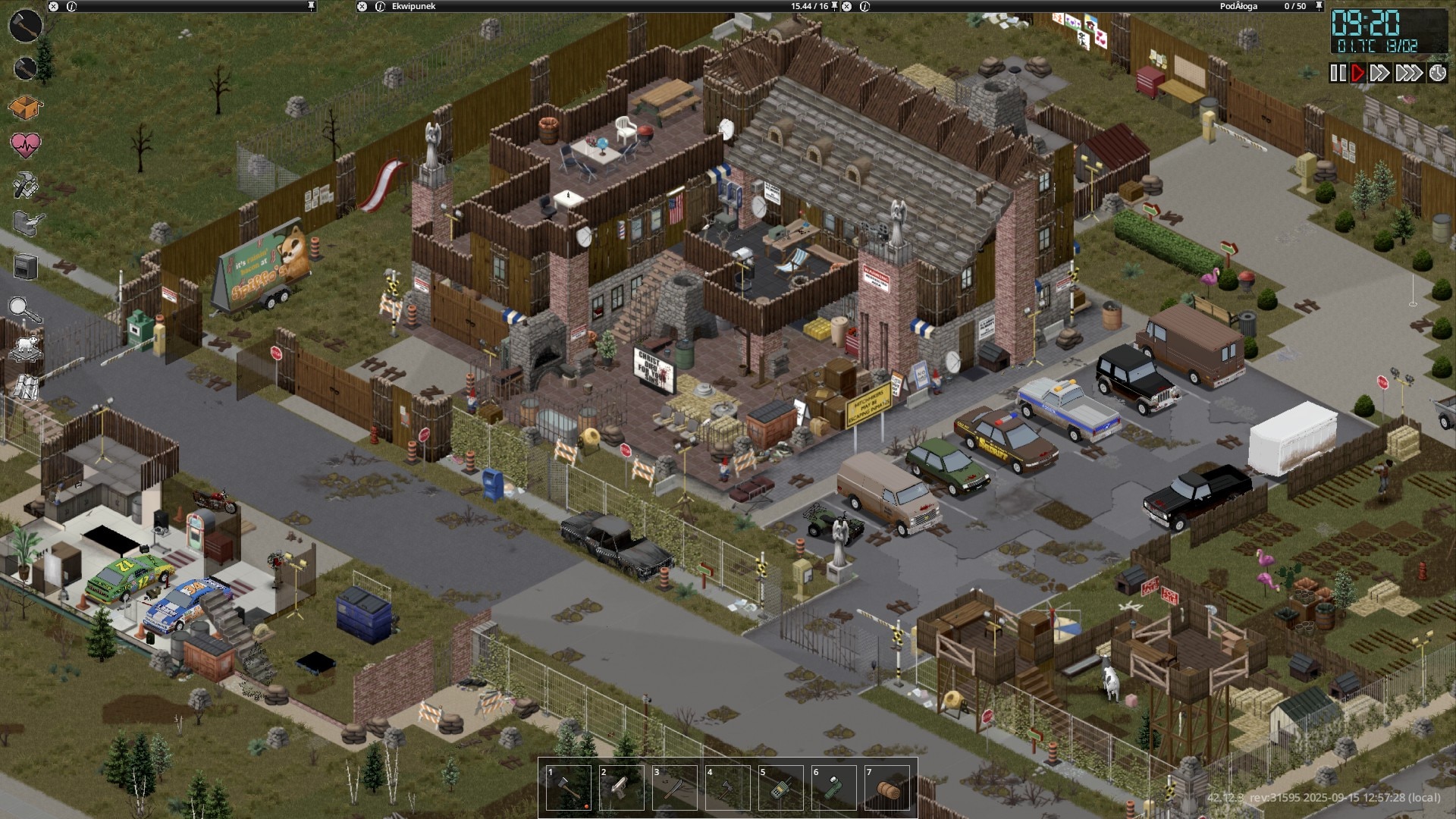Choose the triple-arrow fastest speed

click(1409, 73)
